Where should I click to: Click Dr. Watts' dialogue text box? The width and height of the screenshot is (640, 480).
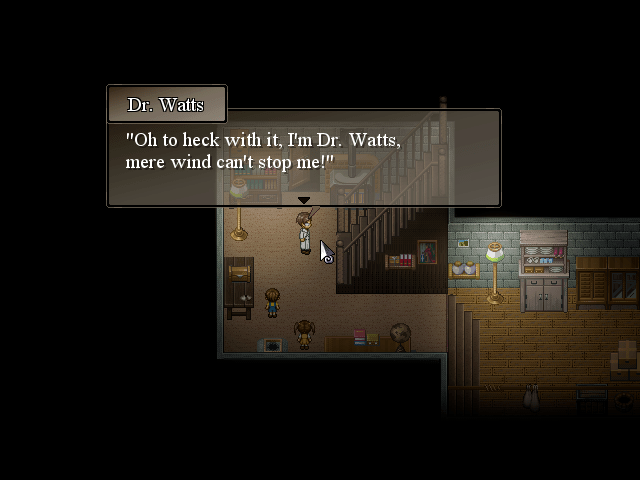coord(303,157)
